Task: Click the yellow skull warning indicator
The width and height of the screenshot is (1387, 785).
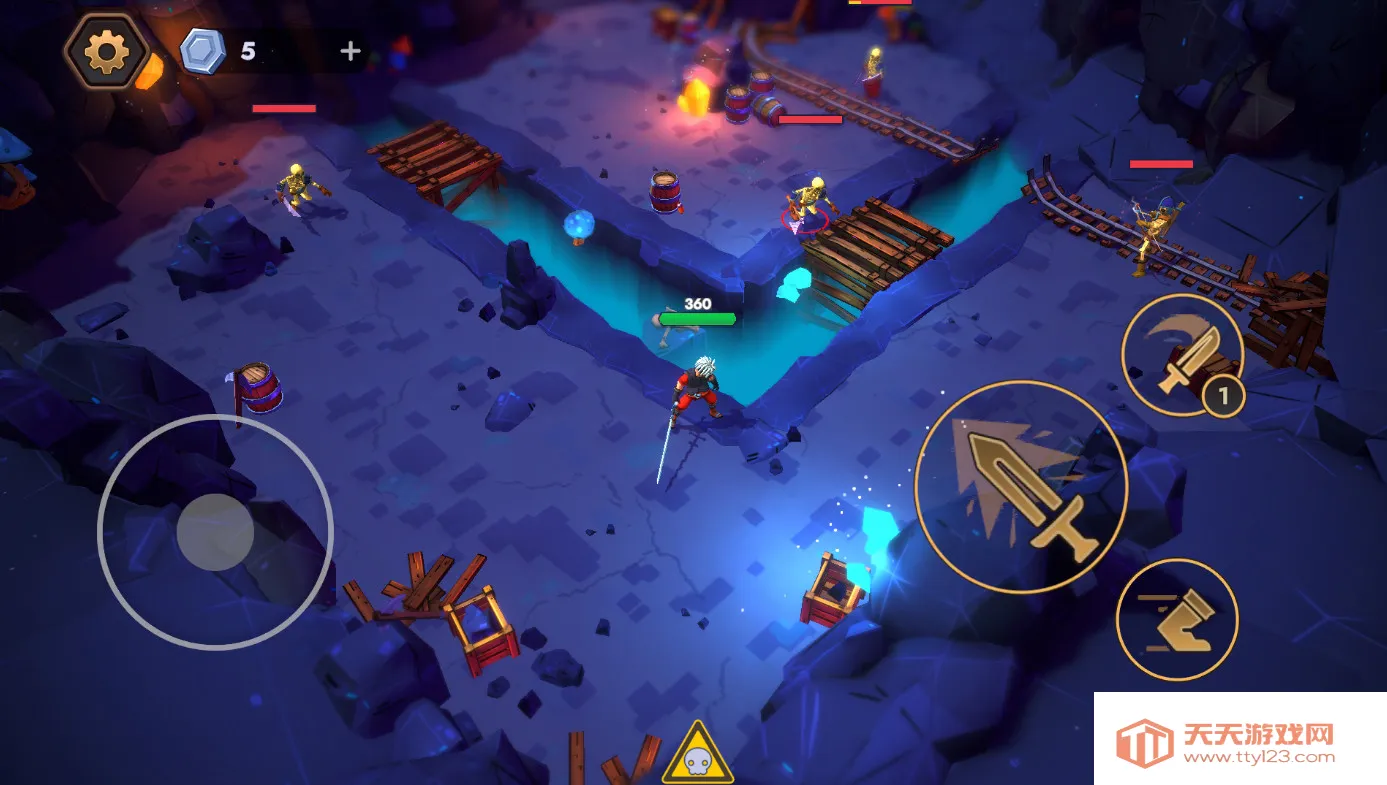Action: [697, 755]
